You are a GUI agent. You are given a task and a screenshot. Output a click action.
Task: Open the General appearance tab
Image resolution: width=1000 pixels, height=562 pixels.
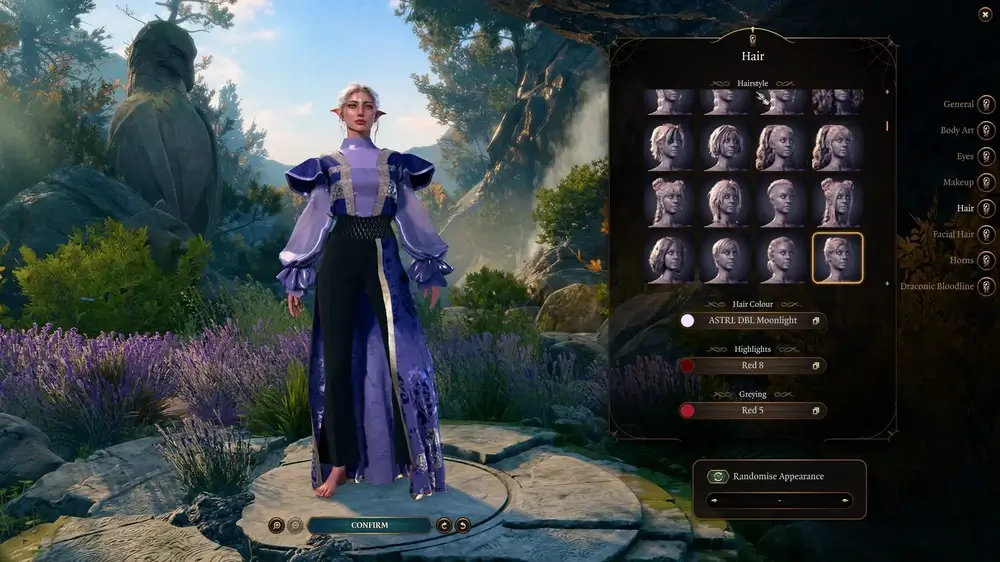pos(986,104)
